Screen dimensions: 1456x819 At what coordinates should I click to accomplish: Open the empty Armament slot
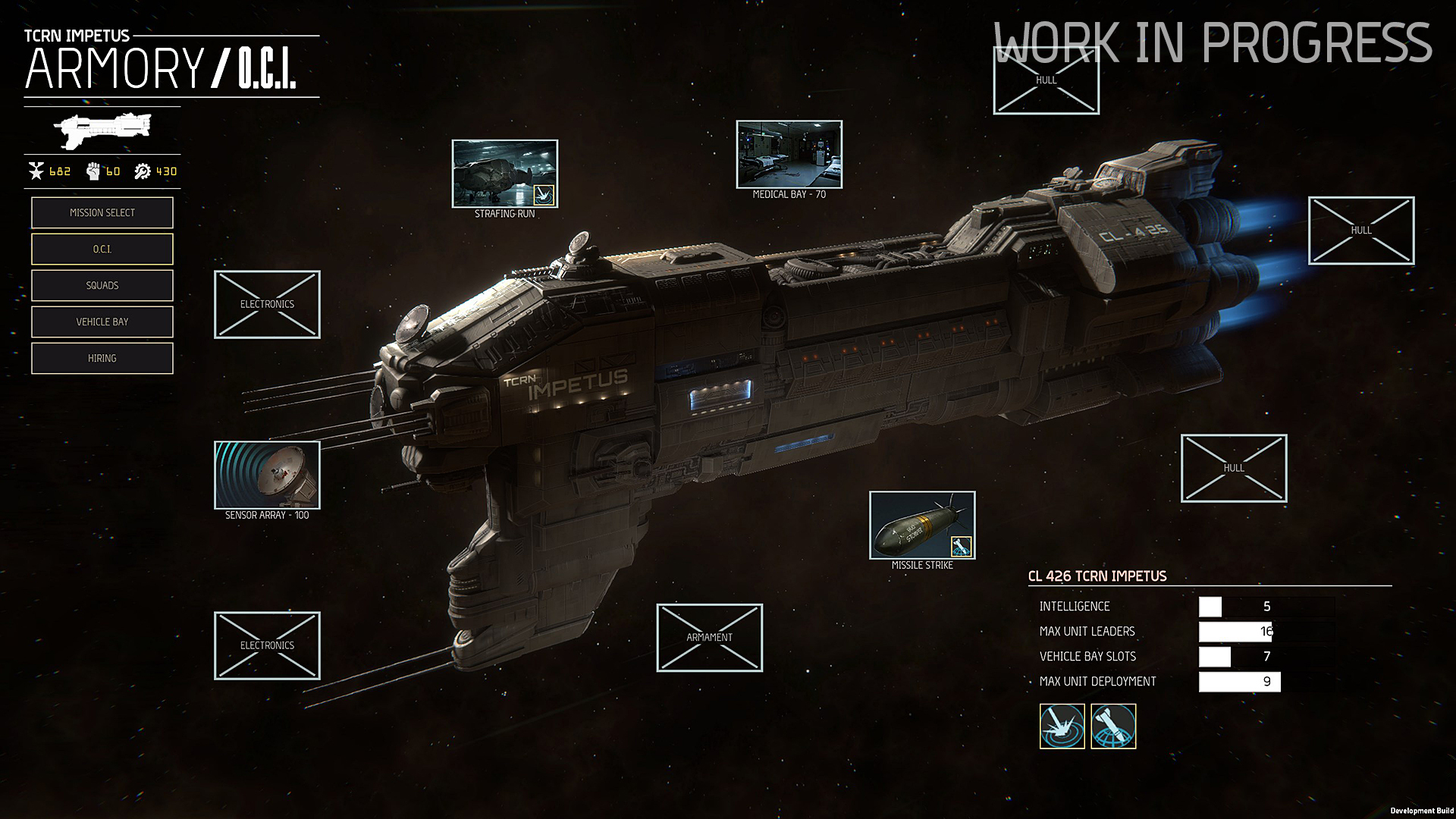click(x=710, y=638)
